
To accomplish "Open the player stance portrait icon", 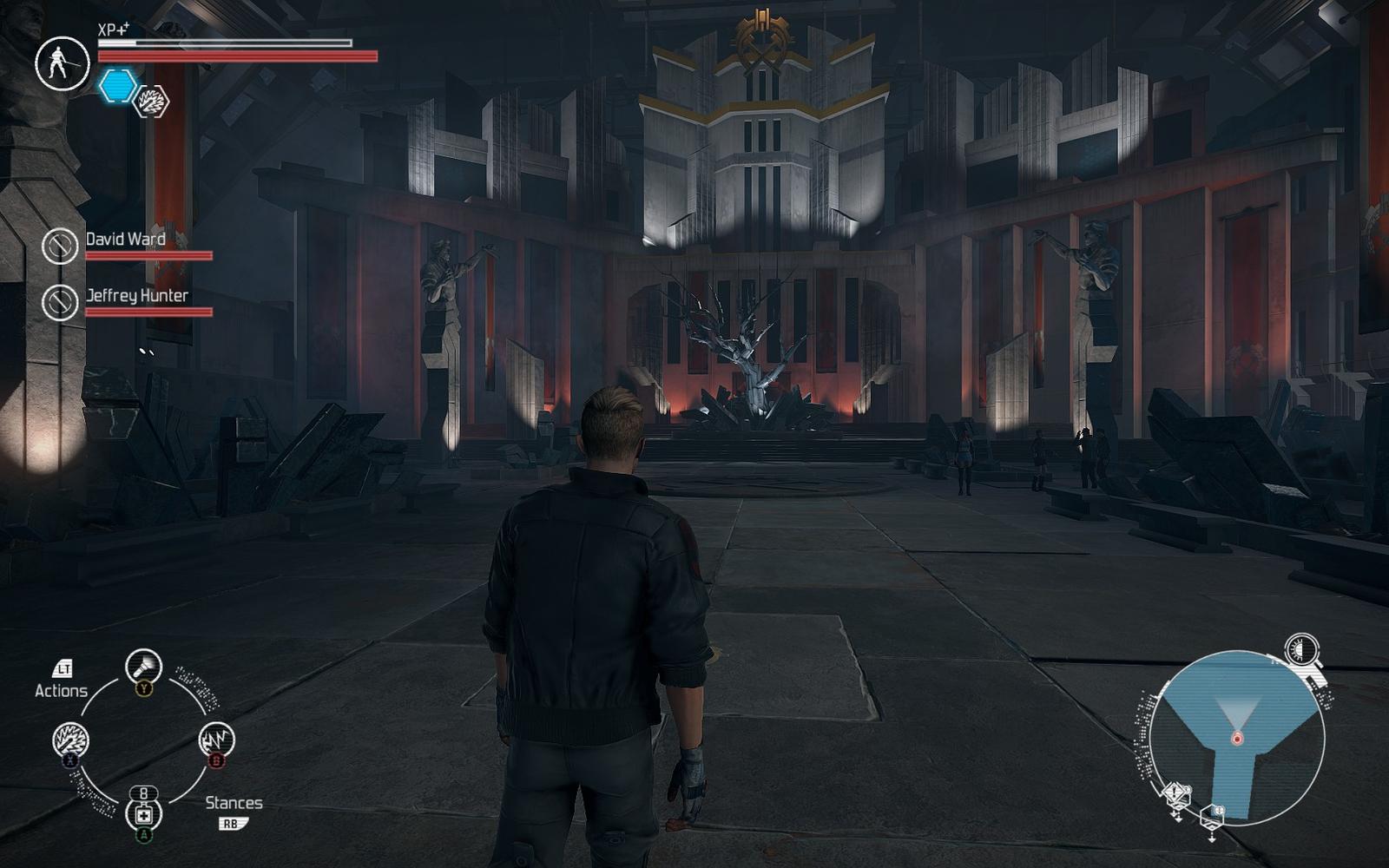I will [62, 62].
